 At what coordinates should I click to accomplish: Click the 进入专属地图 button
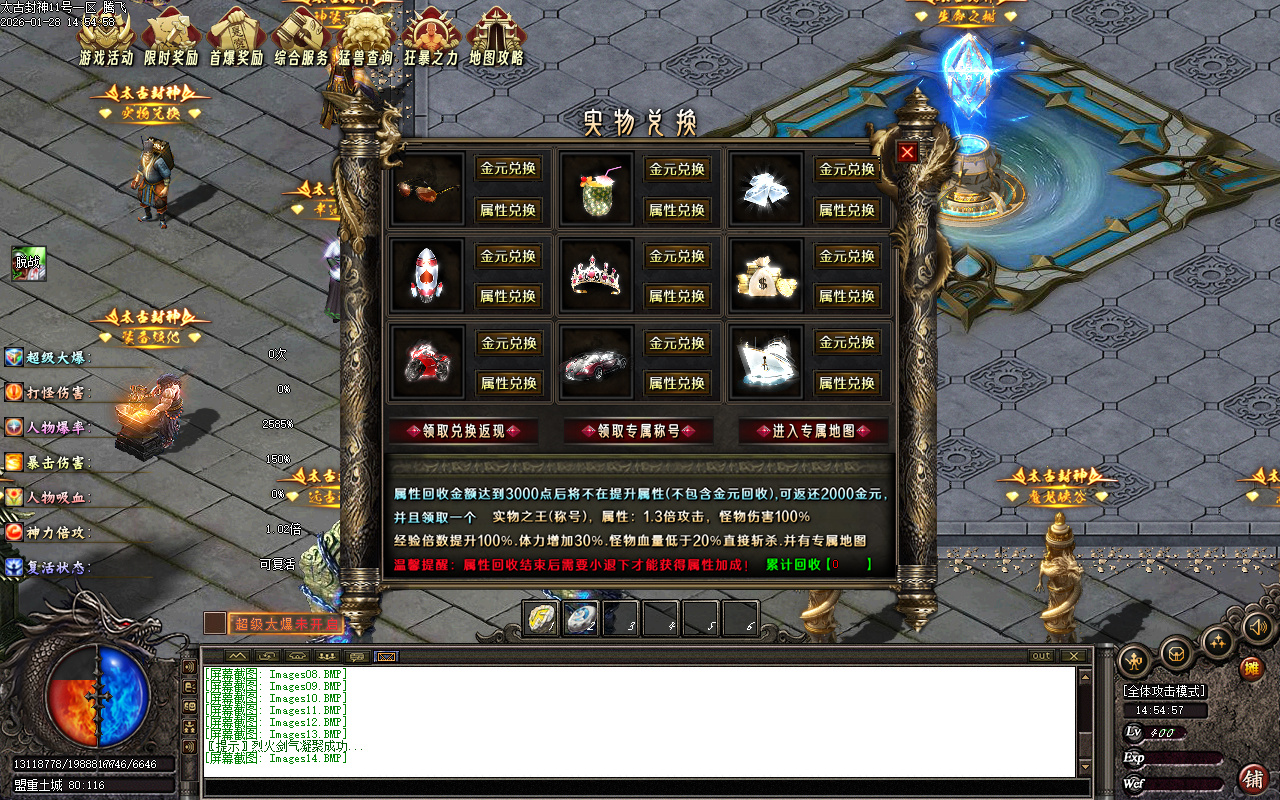[x=813, y=432]
